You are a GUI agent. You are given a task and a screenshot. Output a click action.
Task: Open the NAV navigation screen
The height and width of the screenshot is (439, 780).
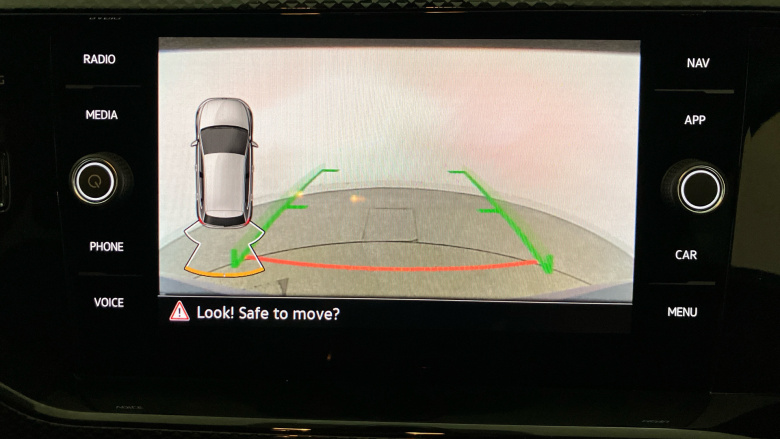[x=697, y=63]
